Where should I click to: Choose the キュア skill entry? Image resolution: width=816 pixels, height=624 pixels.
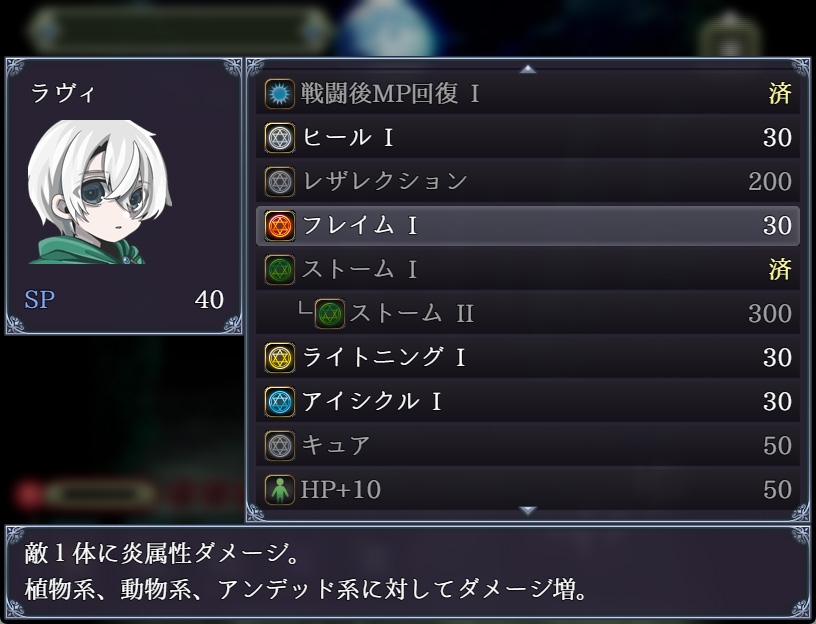(x=527, y=446)
